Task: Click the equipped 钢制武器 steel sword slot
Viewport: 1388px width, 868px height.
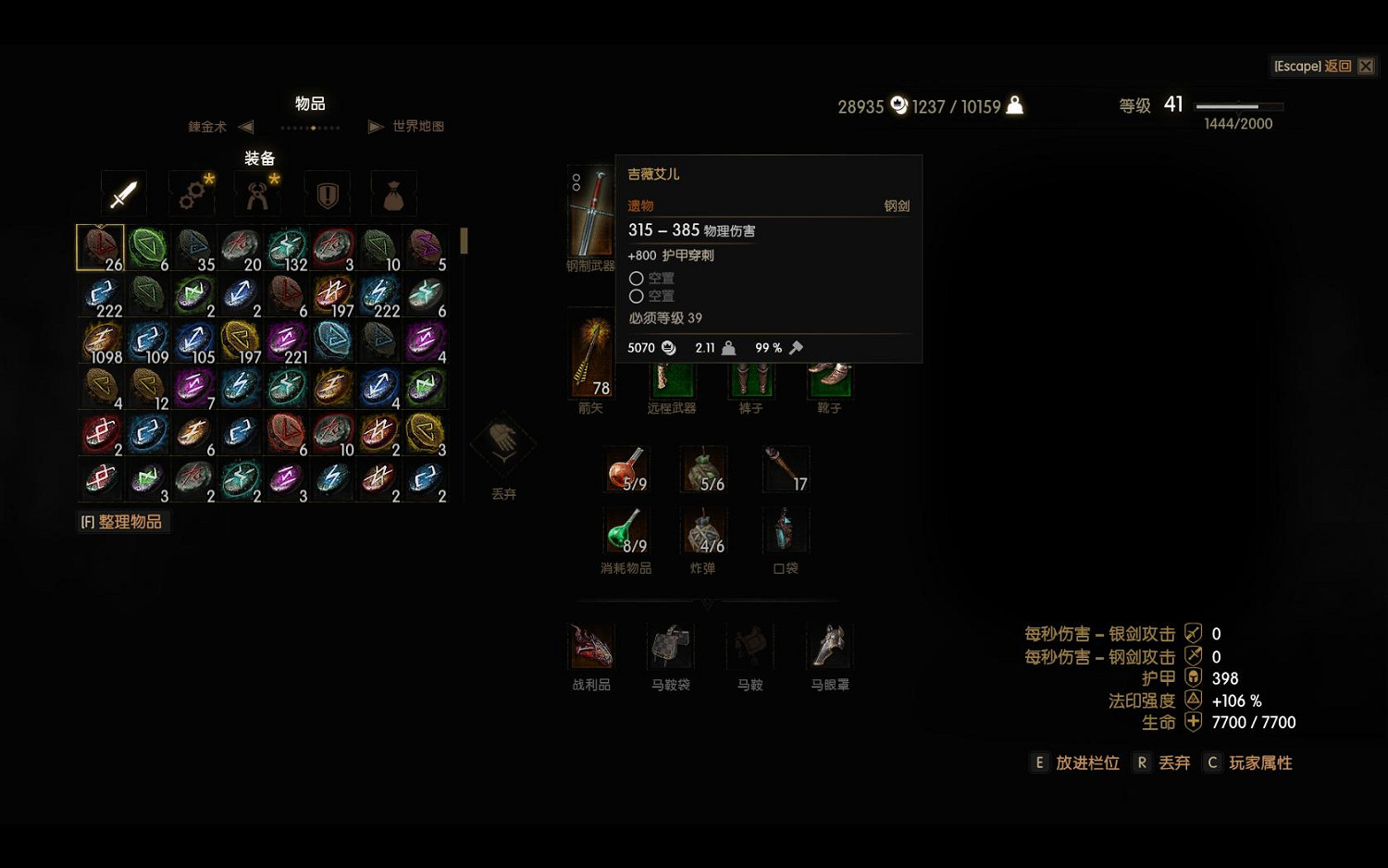Action: tap(589, 213)
